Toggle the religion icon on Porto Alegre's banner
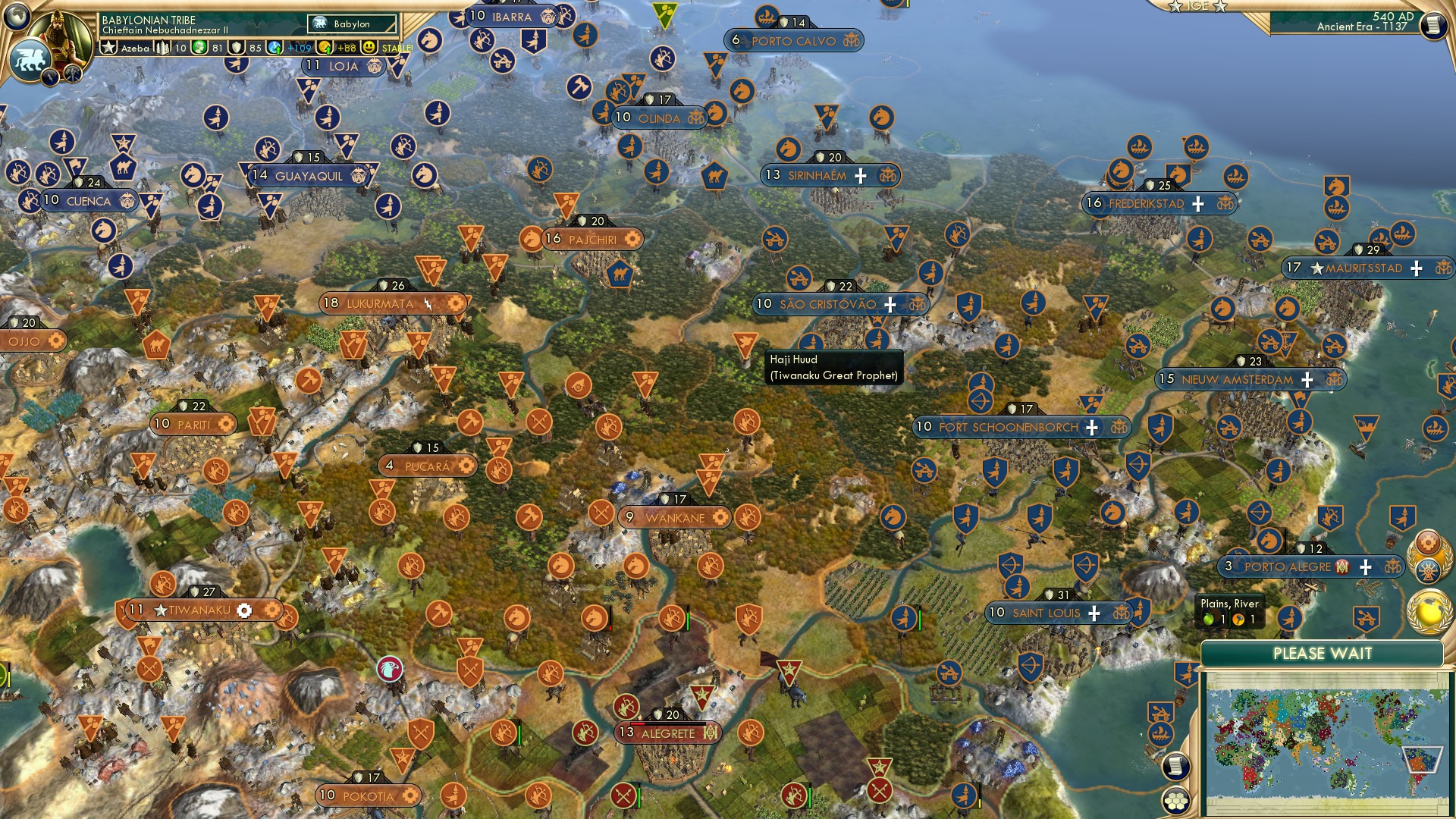 click(x=1342, y=567)
